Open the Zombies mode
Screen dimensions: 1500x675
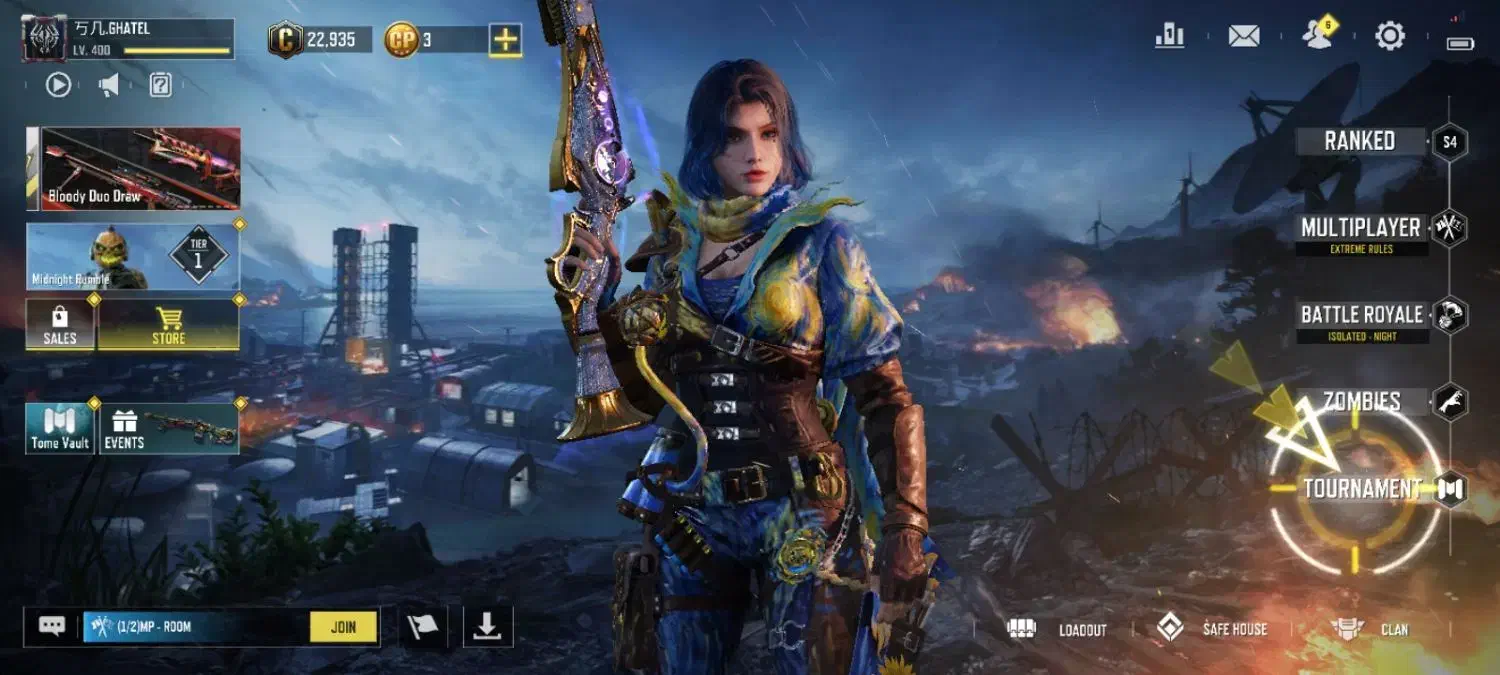[x=1362, y=402]
